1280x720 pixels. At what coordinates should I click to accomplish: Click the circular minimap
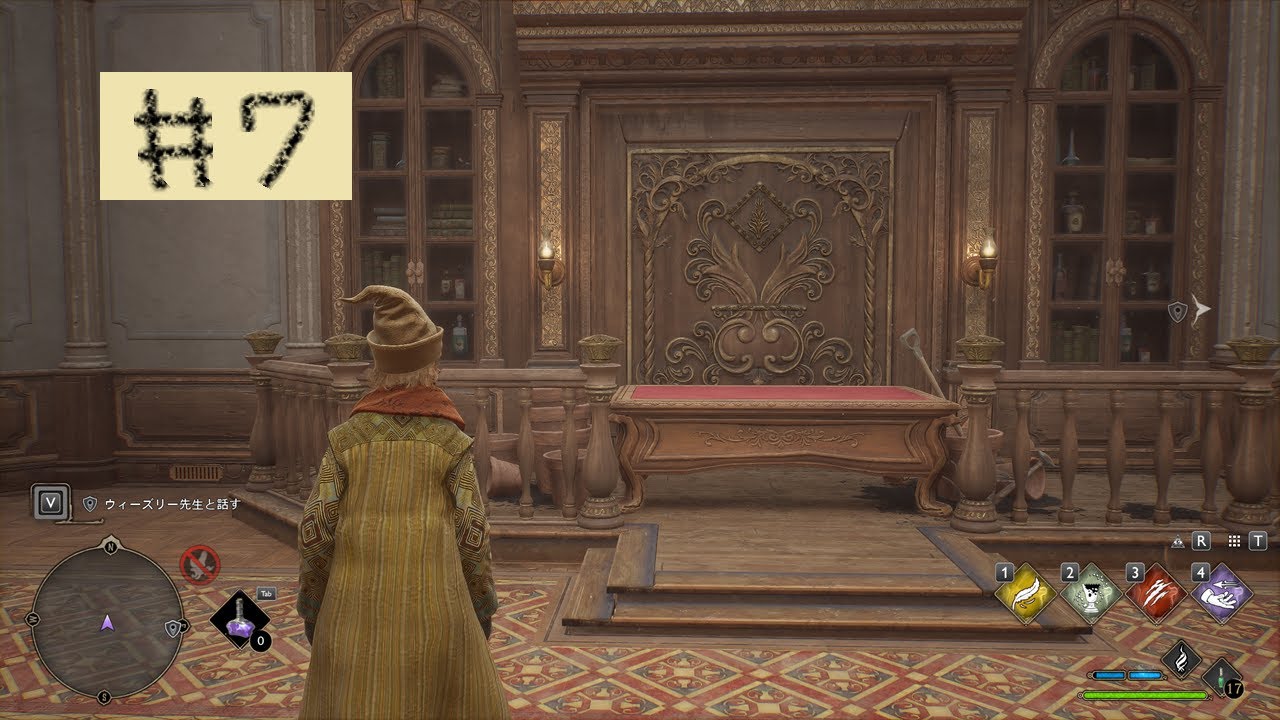[x=106, y=620]
